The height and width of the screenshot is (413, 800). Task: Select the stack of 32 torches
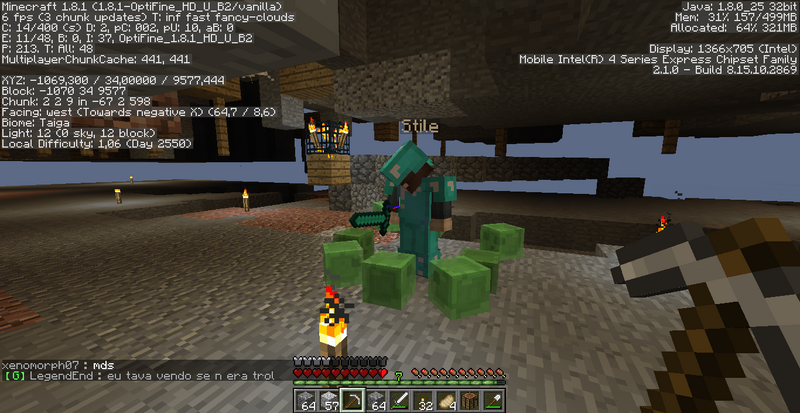pyautogui.click(x=423, y=400)
